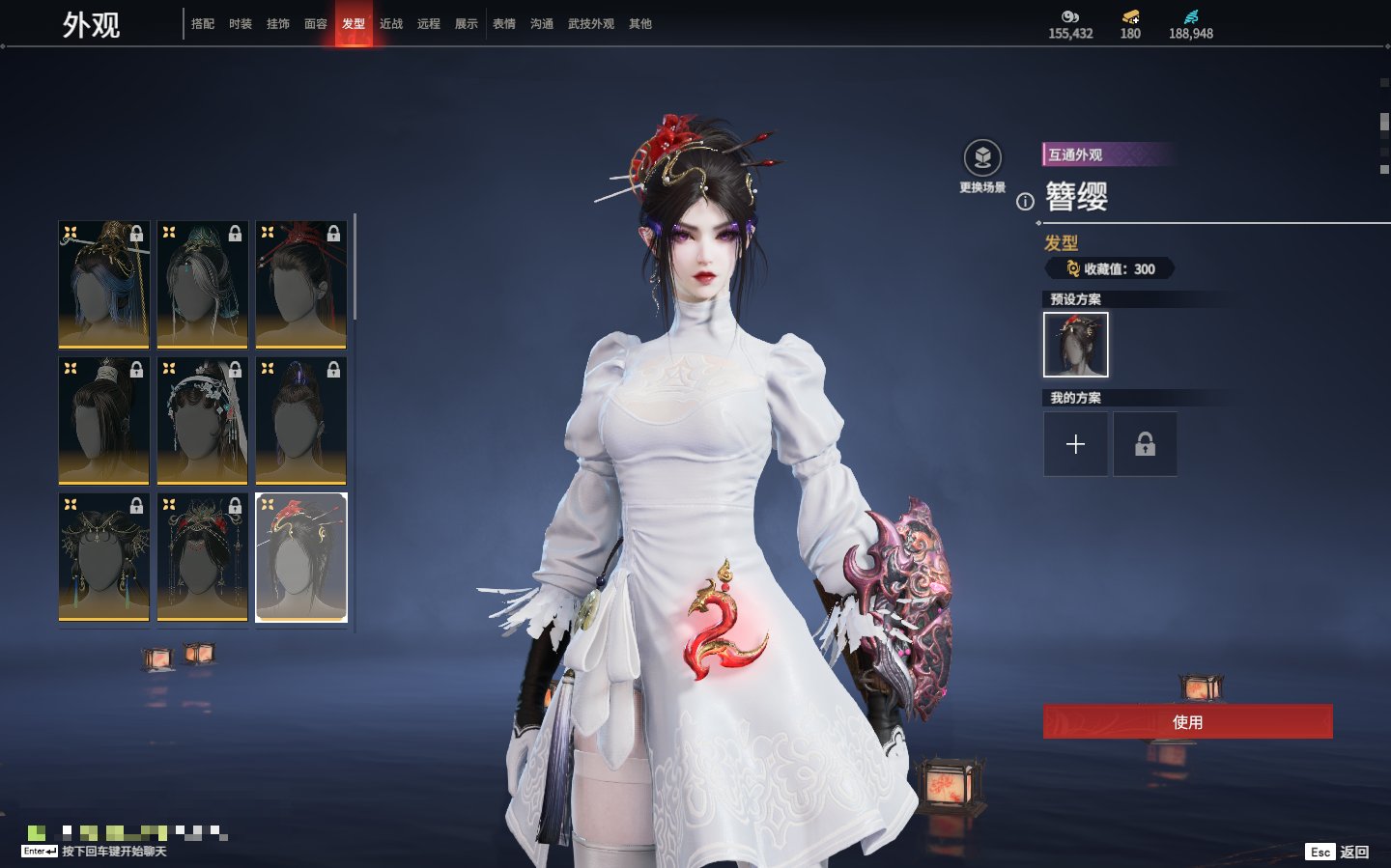Select the 其他 tab
1391x868 pixels.
tap(640, 24)
